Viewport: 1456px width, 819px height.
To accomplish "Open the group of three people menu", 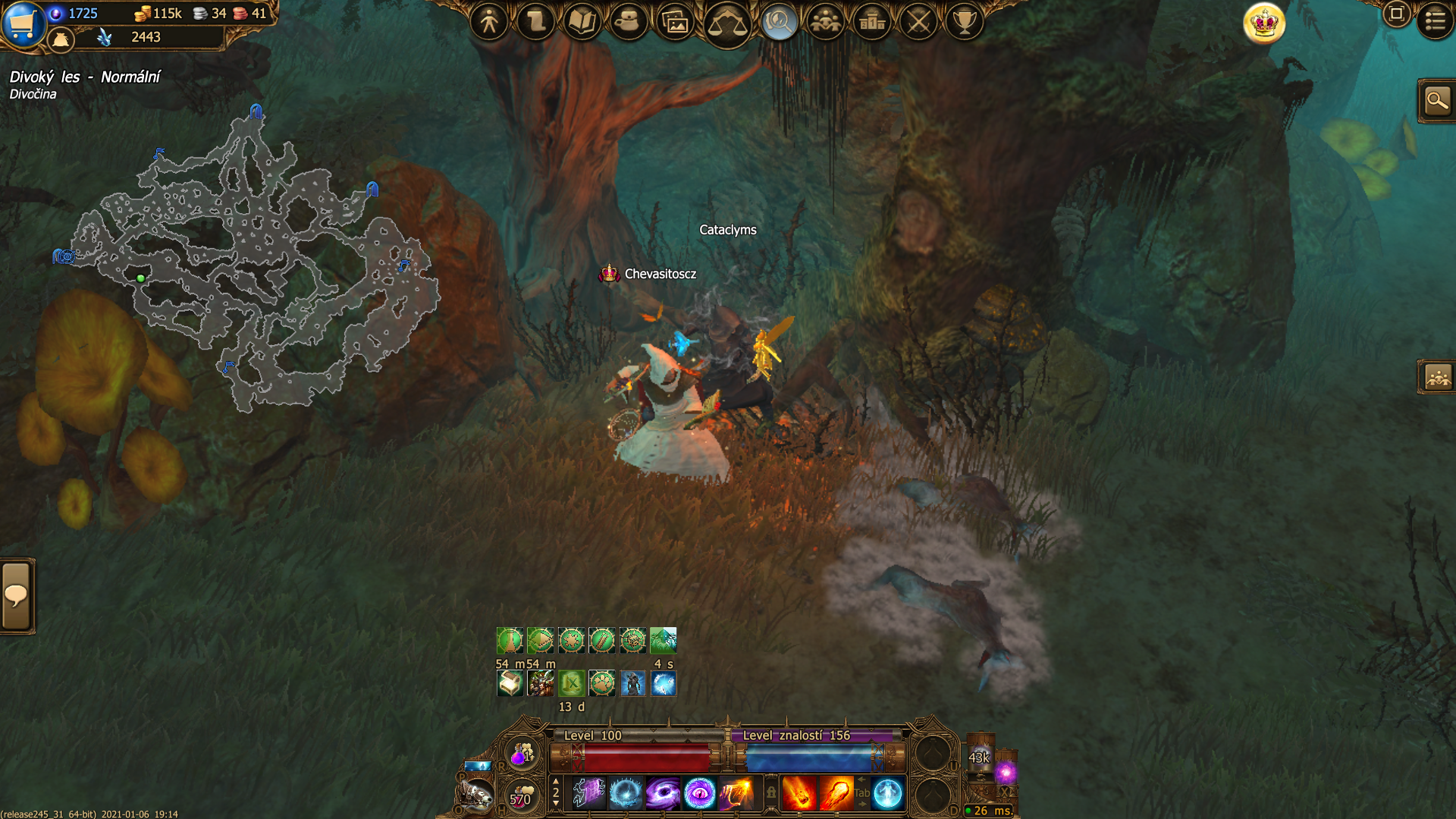I will pyautogui.click(x=825, y=22).
